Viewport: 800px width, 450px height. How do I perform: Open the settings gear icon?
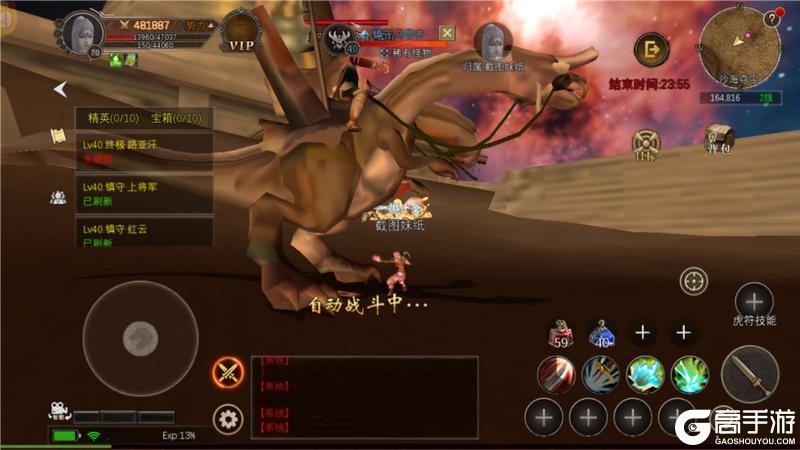[x=228, y=418]
